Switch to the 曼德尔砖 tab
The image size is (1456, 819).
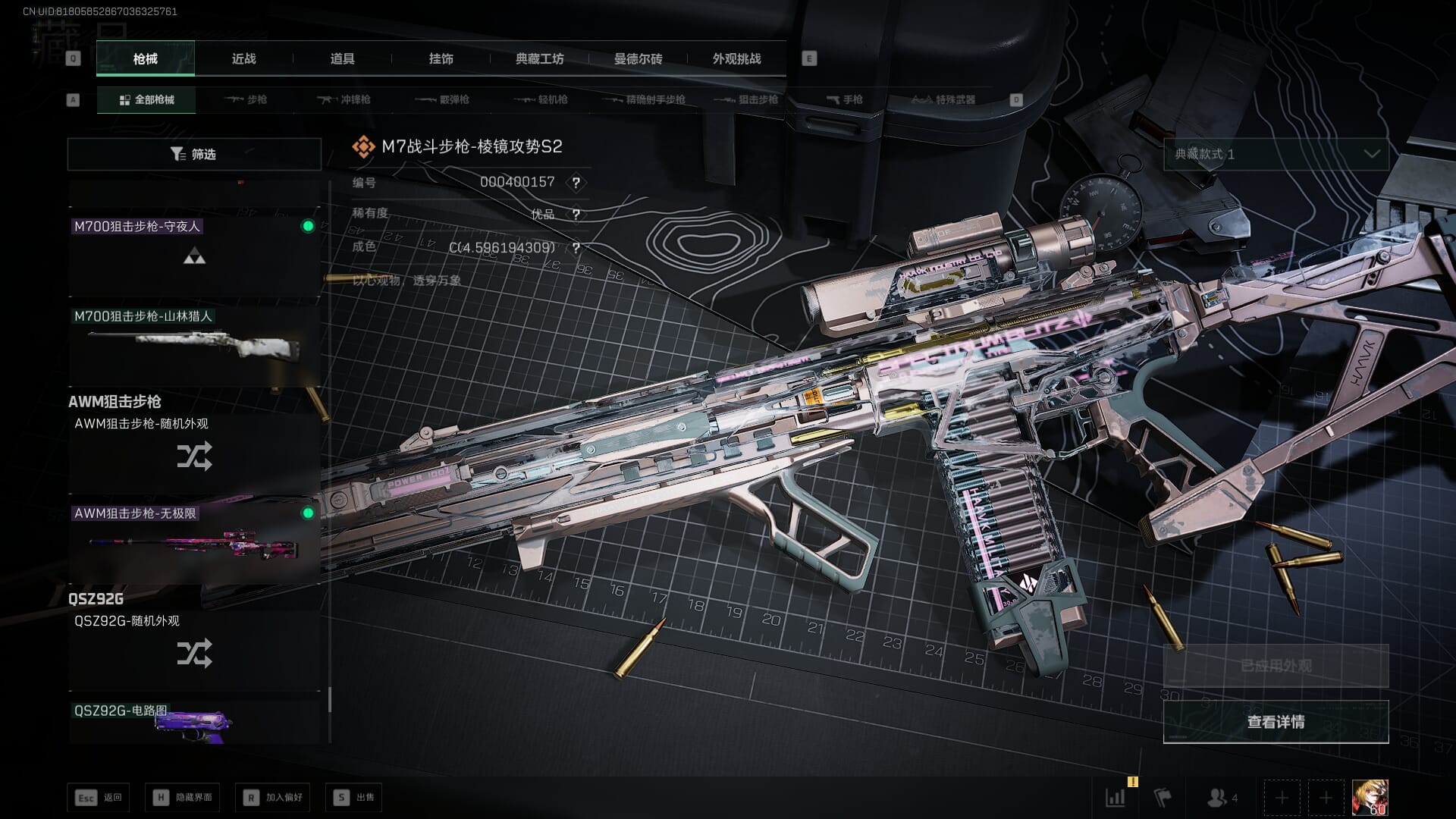[638, 59]
